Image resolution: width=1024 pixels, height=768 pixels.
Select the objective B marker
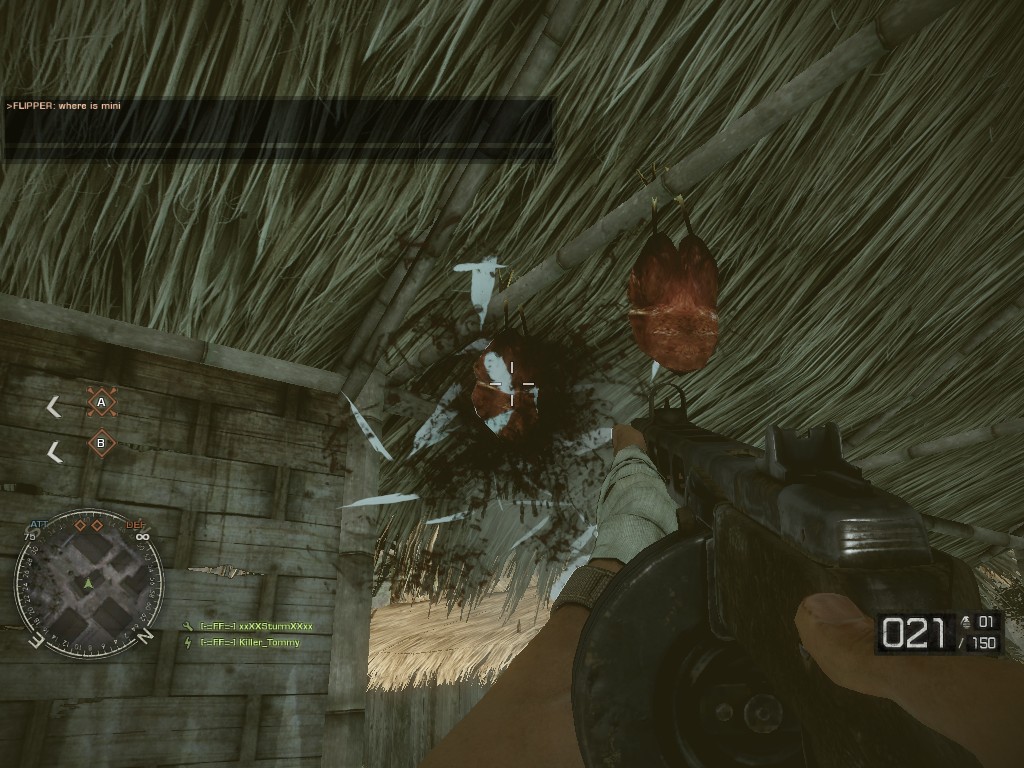pyautogui.click(x=101, y=442)
